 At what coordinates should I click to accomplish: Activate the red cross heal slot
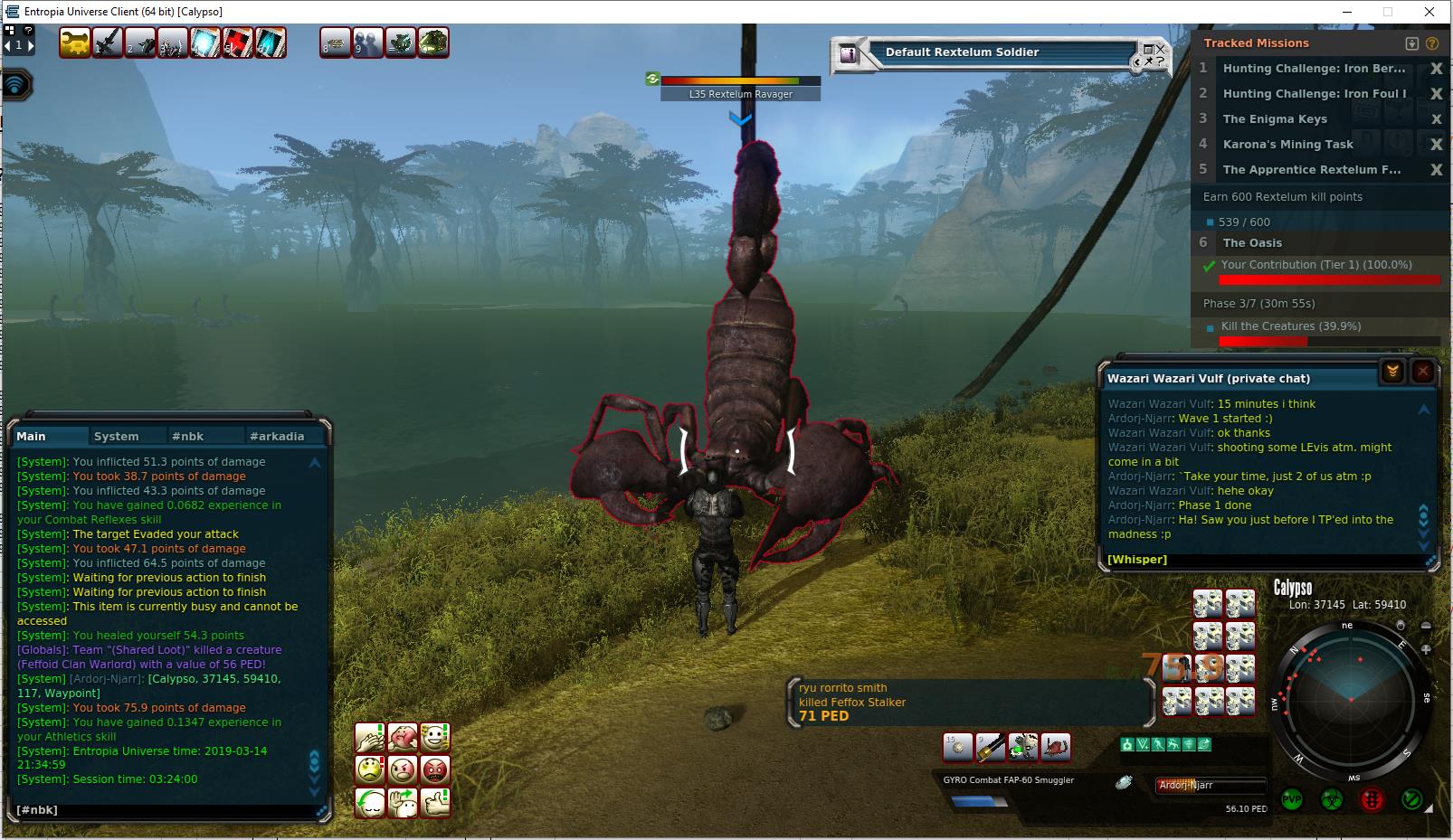[x=238, y=42]
